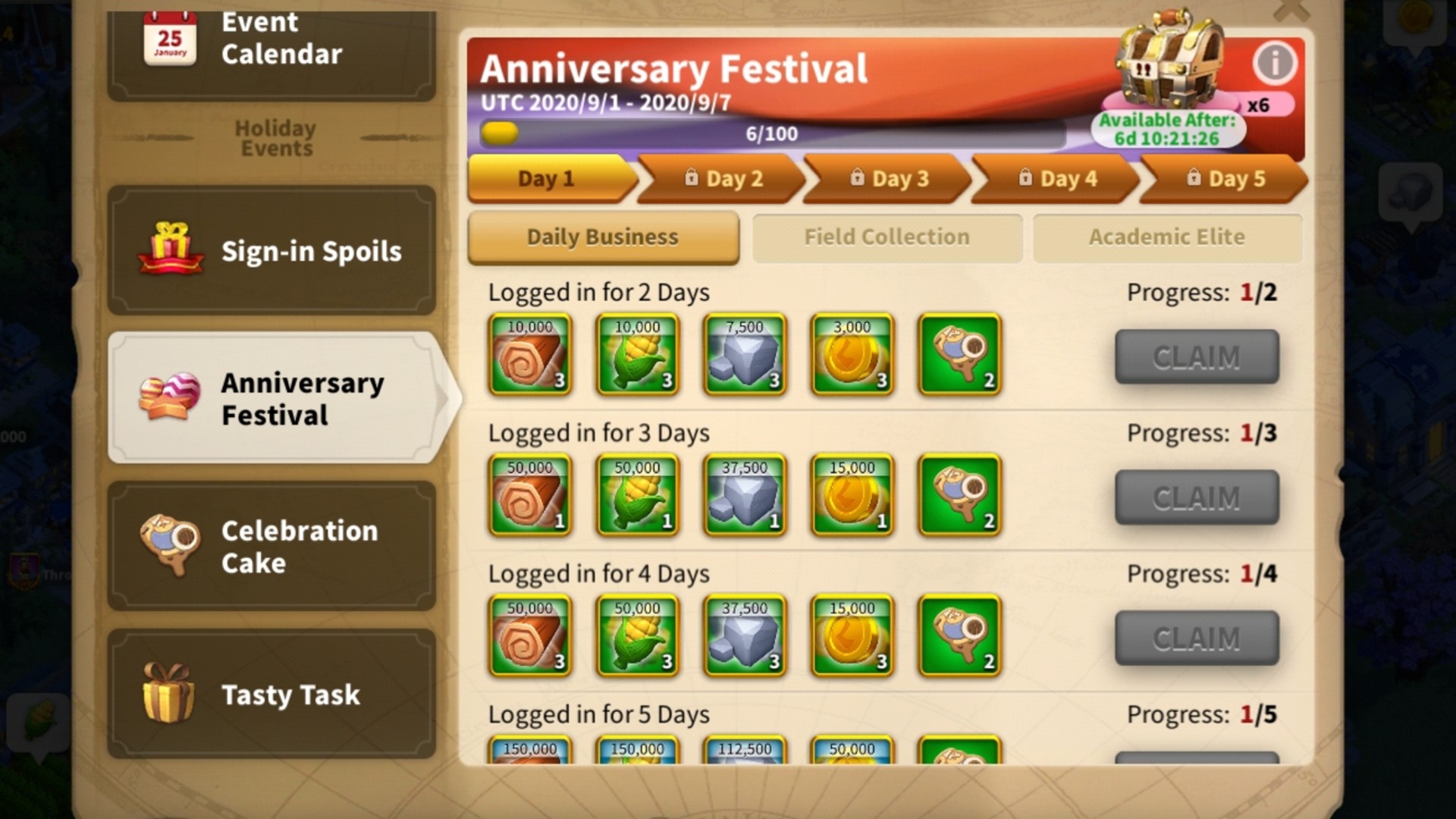Open the Academic Elite tab
This screenshot has height=819, width=1456.
click(1168, 237)
